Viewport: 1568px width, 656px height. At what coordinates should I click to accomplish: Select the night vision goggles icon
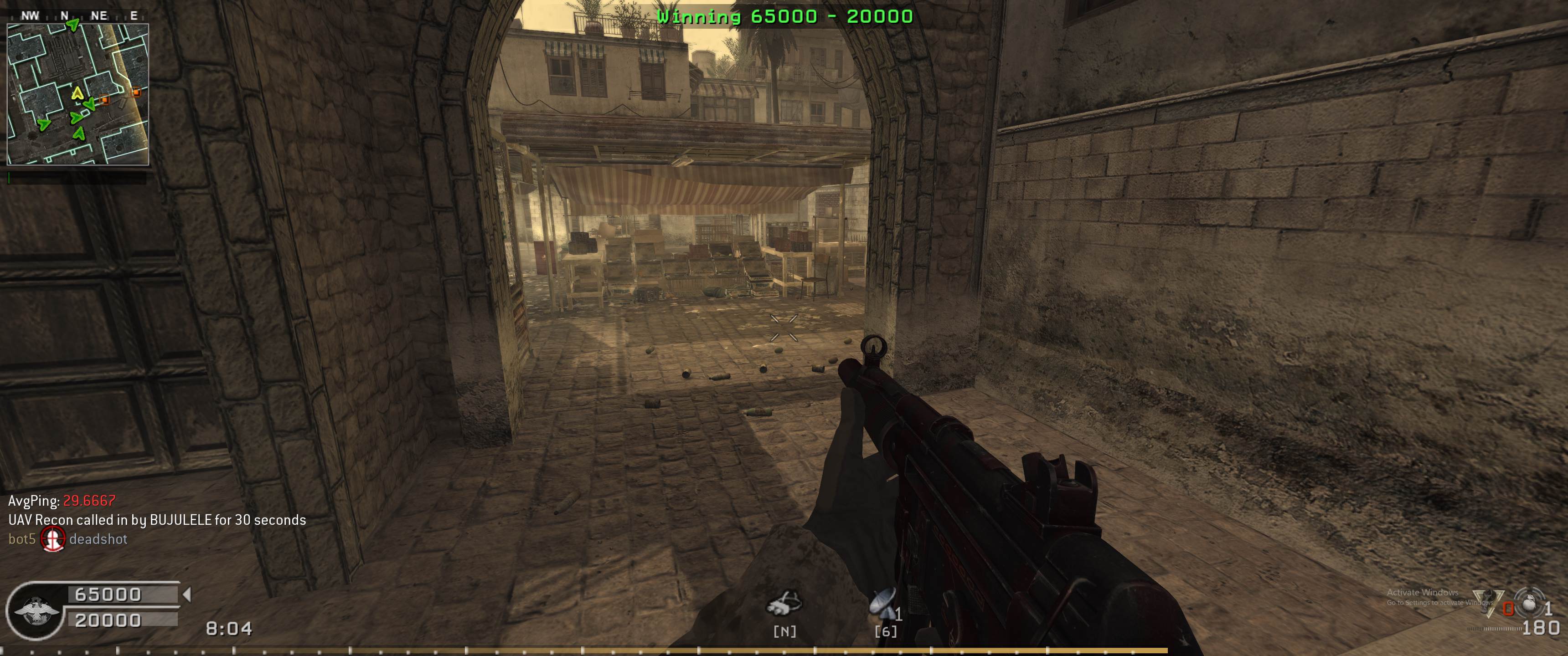784,604
